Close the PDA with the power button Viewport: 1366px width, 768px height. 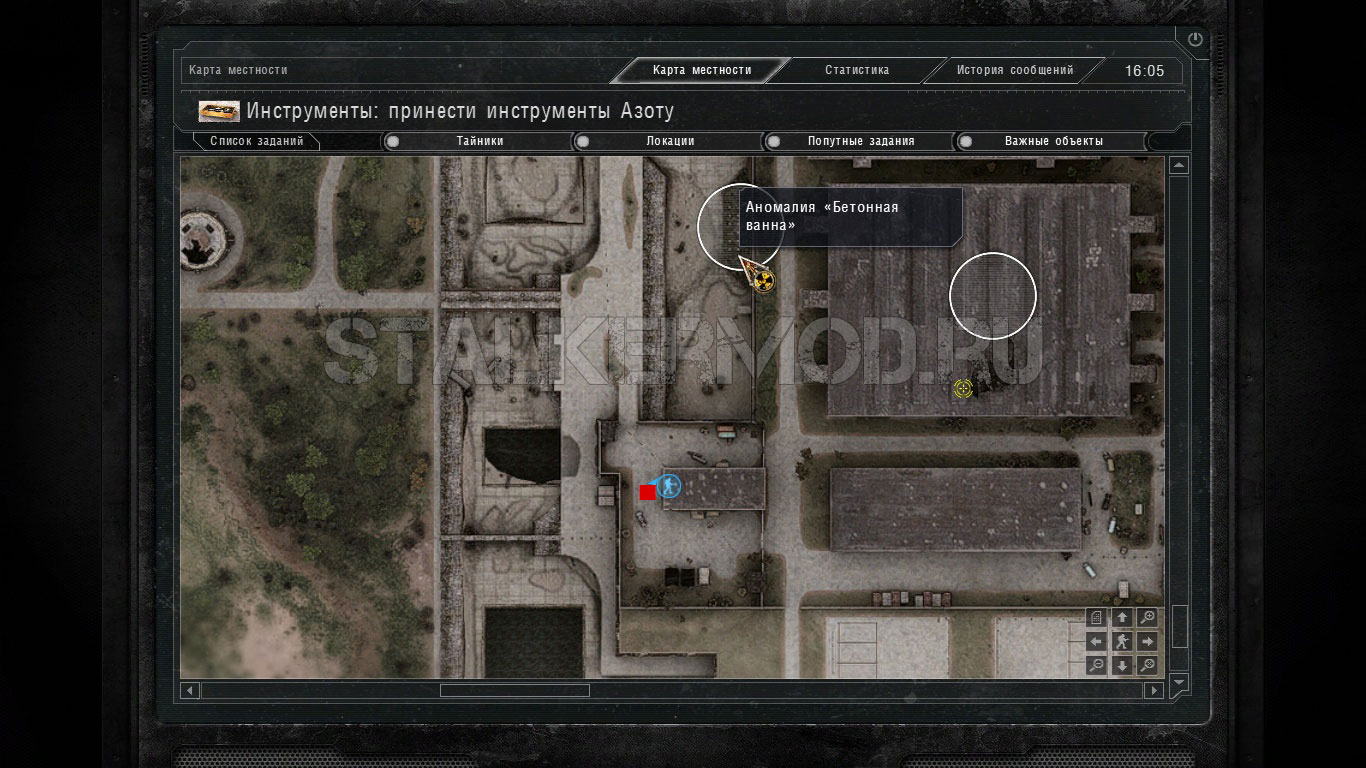pos(1195,40)
